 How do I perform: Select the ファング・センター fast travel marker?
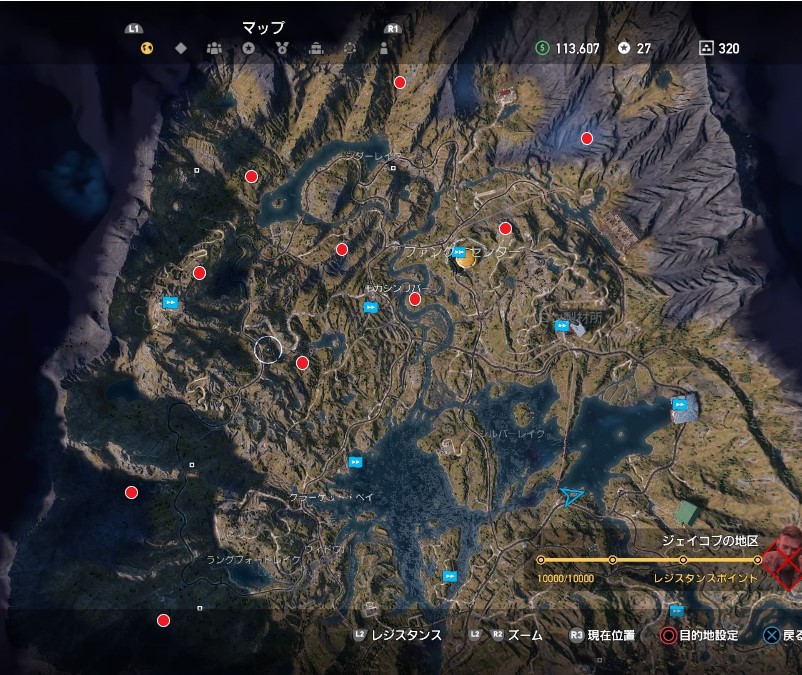pyautogui.click(x=459, y=252)
